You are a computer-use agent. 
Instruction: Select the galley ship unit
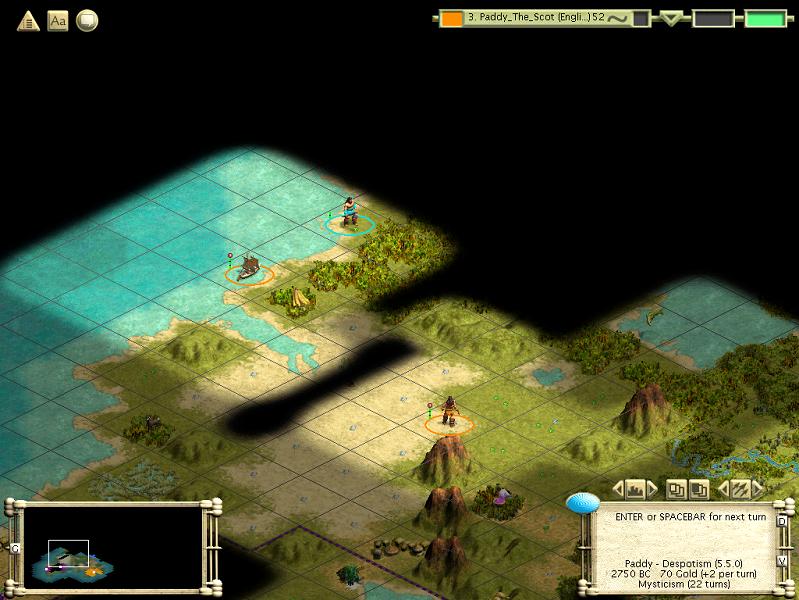[x=249, y=267]
